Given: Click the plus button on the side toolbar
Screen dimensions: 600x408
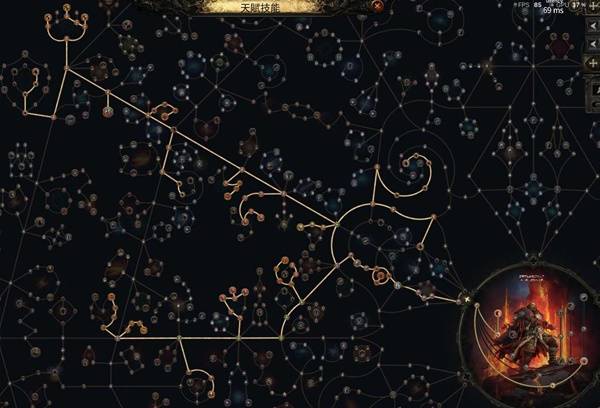Looking at the screenshot, I should click(594, 62).
